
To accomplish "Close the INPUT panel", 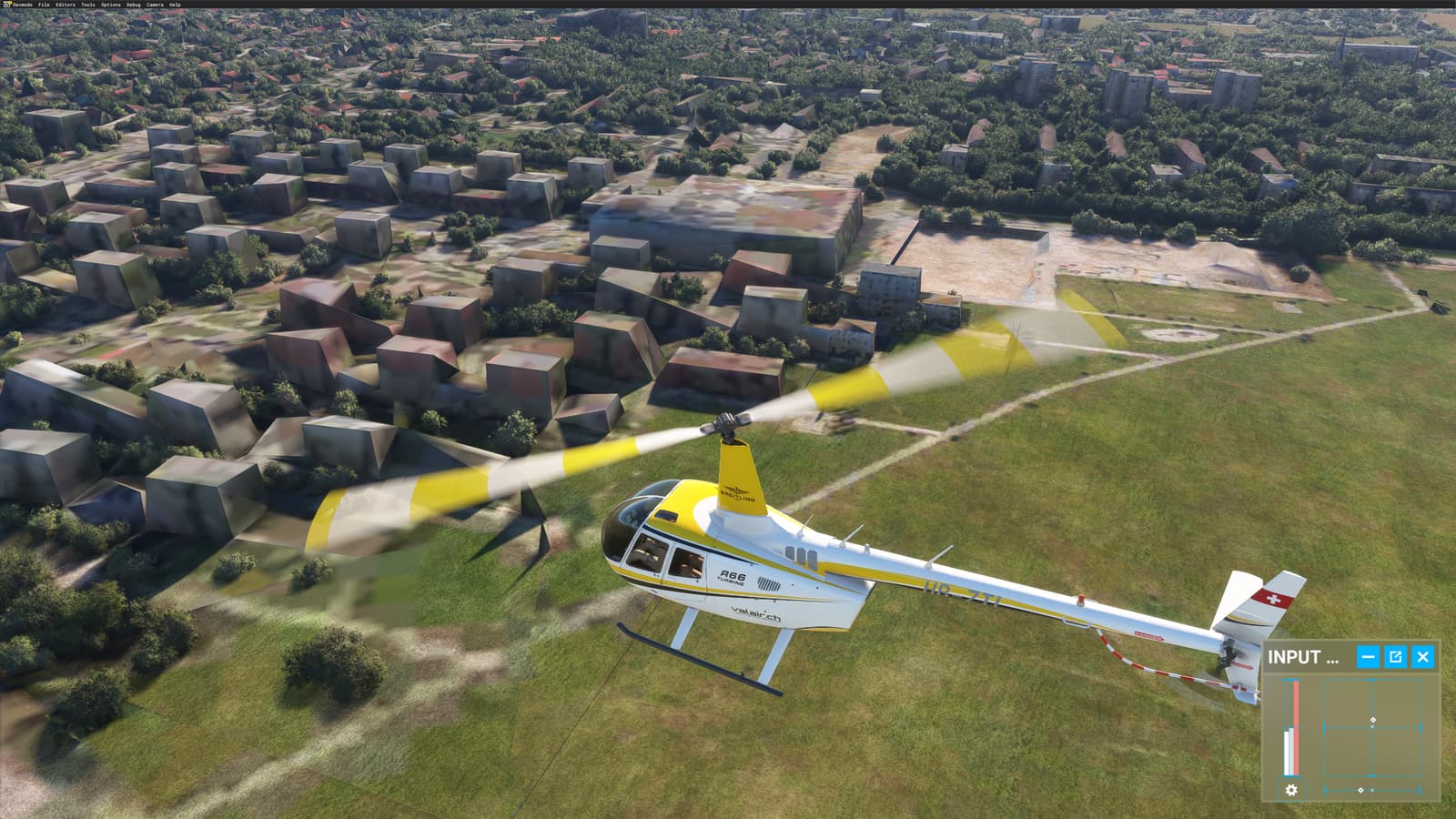I will tap(1421, 655).
